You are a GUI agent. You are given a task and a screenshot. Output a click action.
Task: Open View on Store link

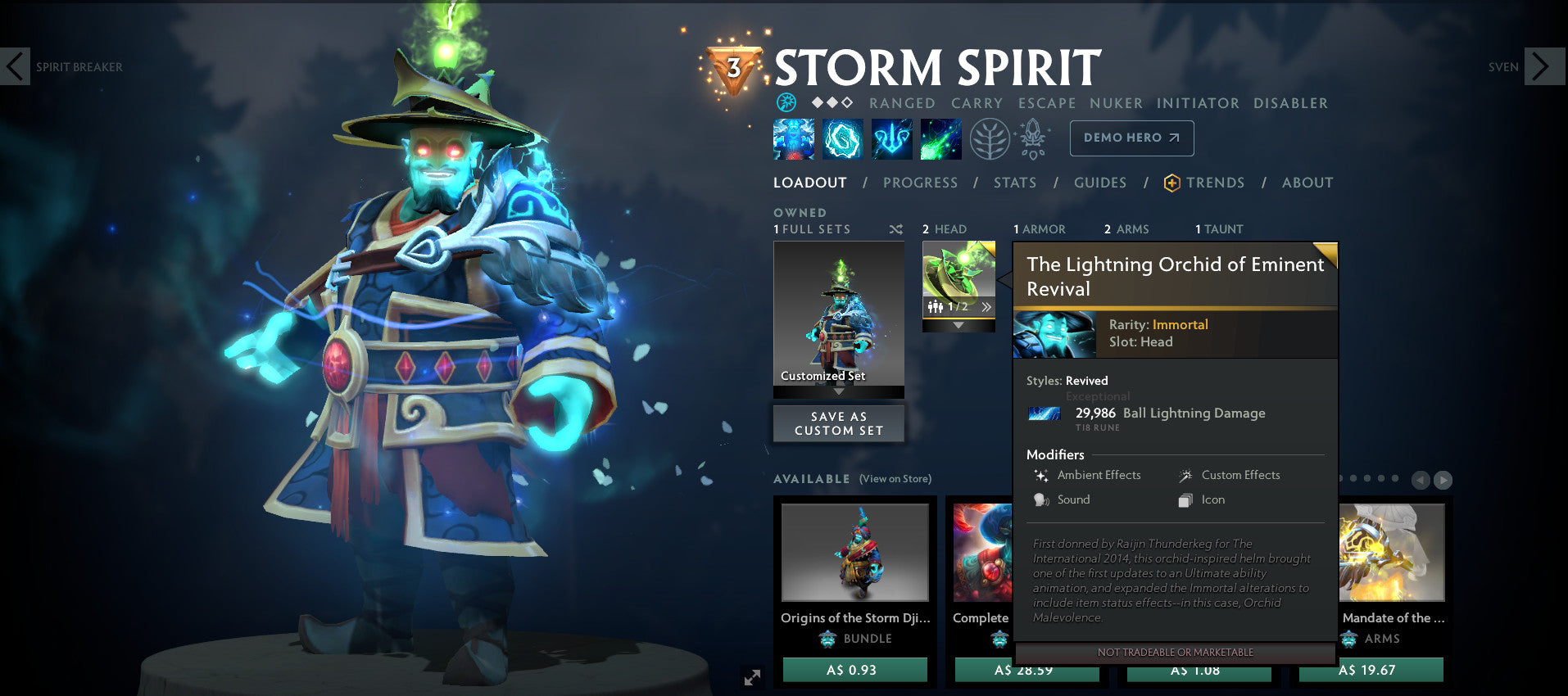coord(895,479)
